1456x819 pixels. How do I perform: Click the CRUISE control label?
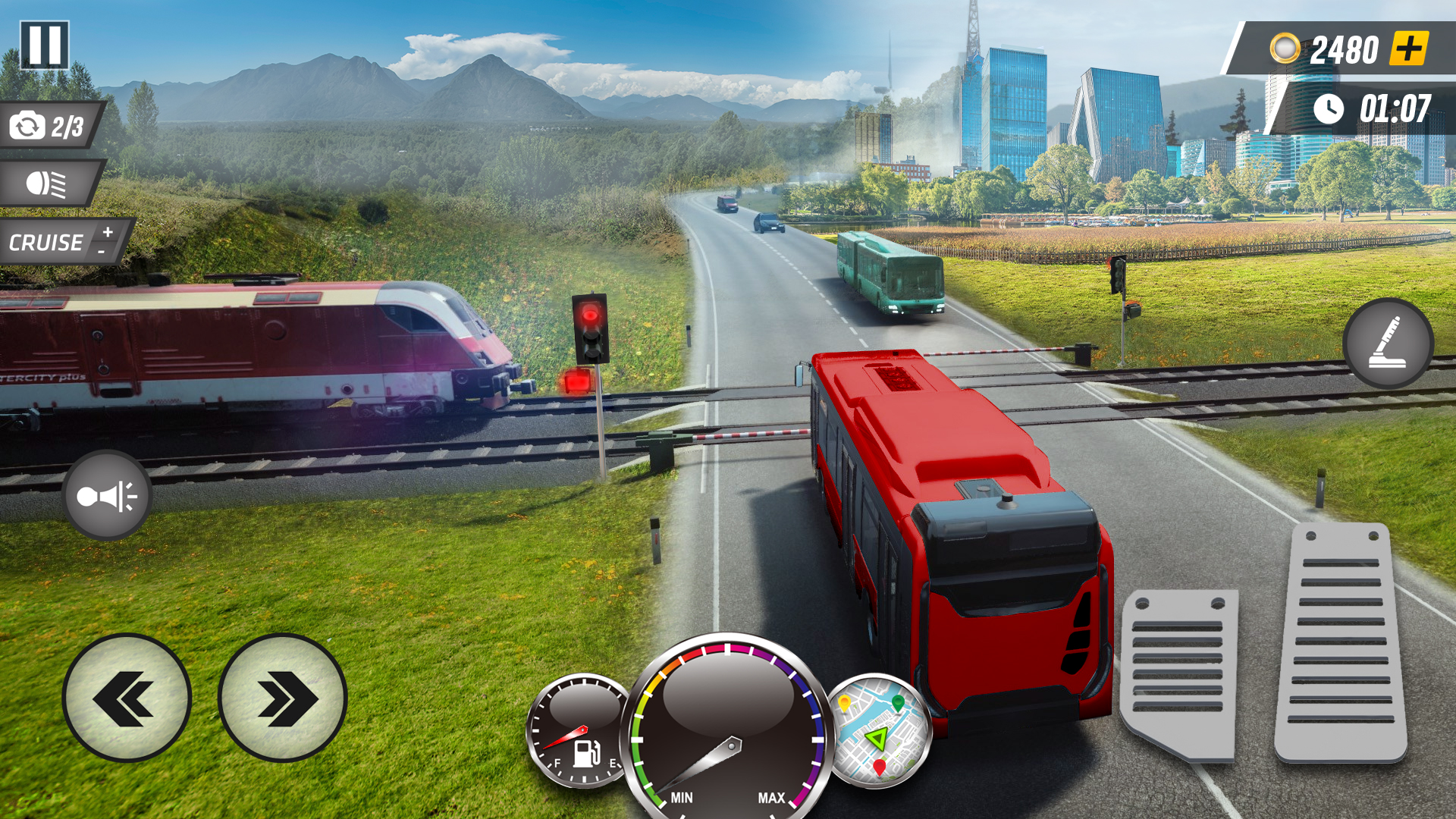coord(45,243)
